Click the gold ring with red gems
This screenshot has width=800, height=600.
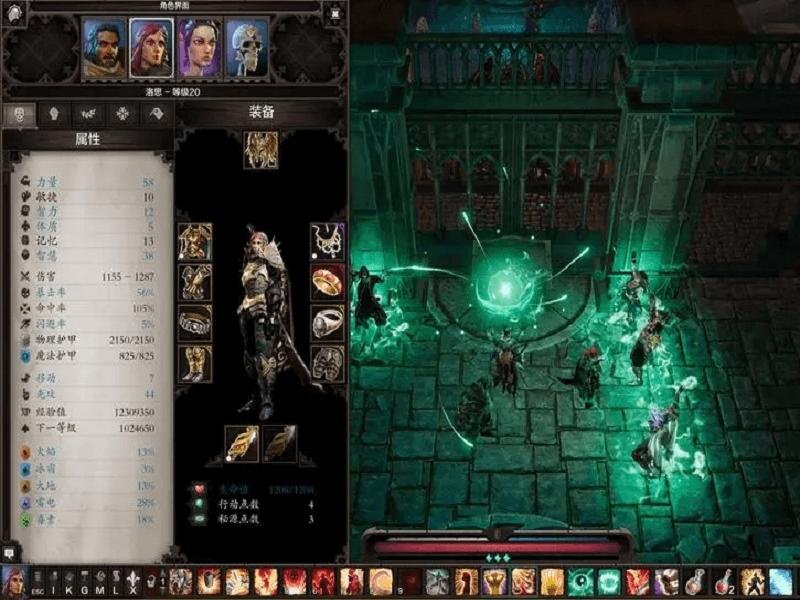click(327, 281)
